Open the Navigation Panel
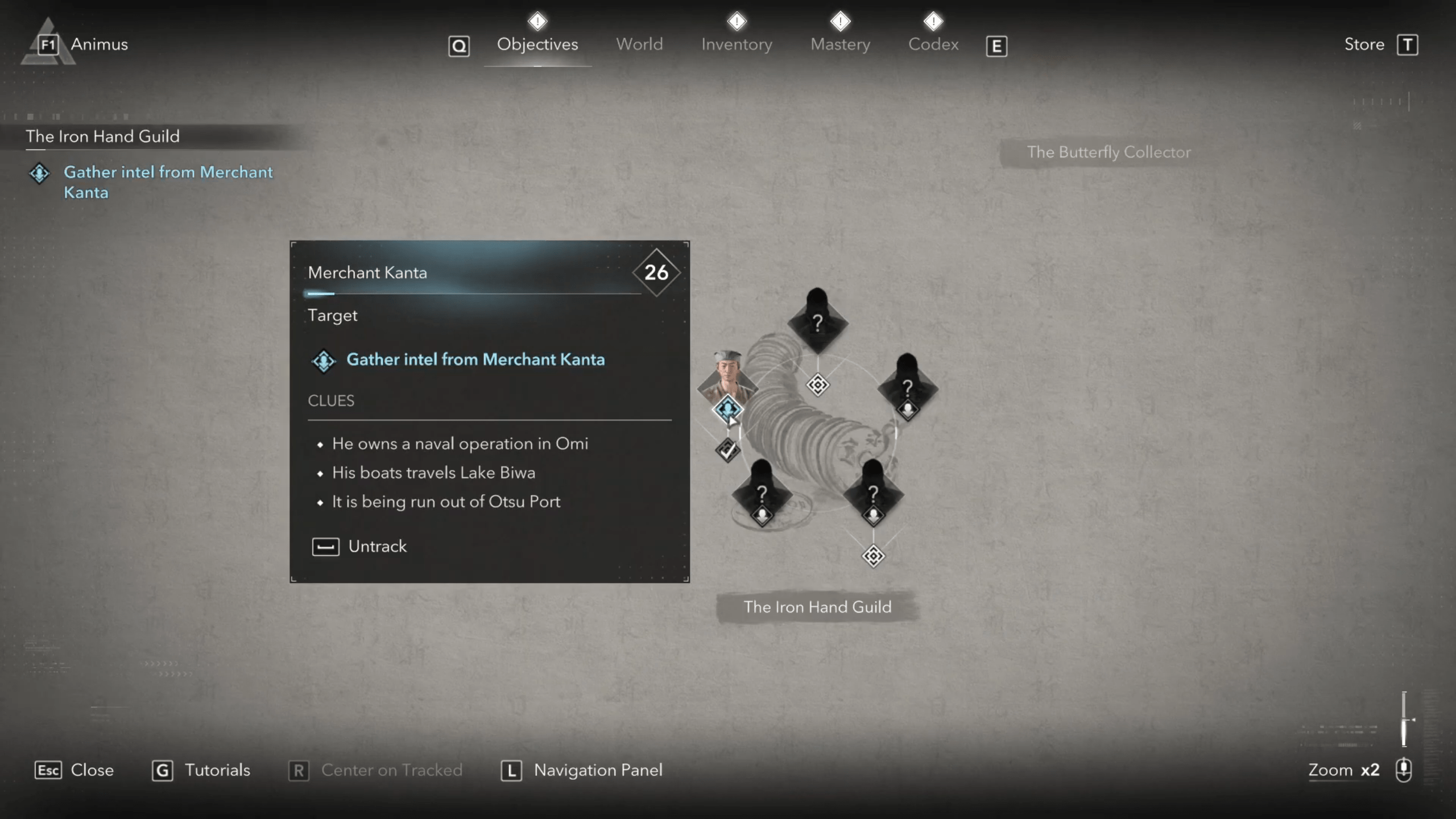The width and height of the screenshot is (1456, 819). click(581, 770)
